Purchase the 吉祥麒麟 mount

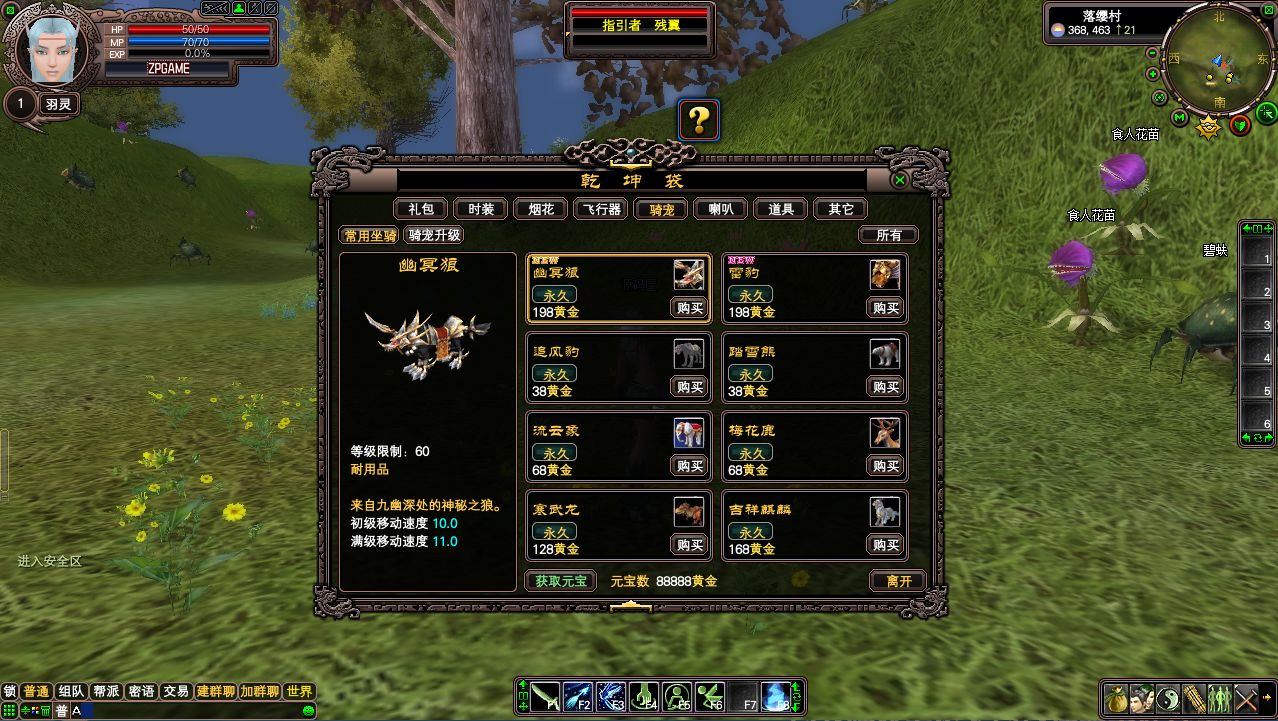(x=886, y=545)
